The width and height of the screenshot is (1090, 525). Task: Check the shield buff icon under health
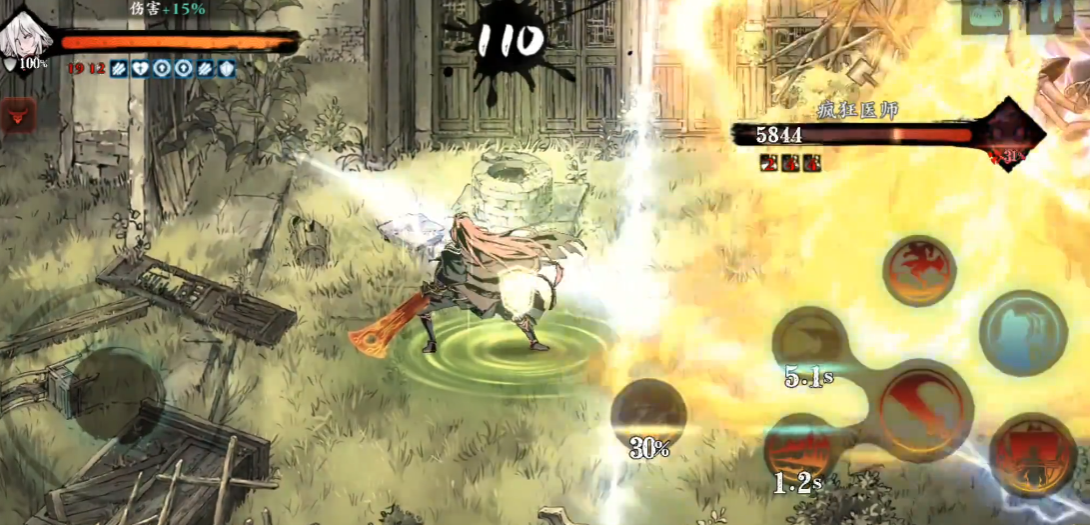click(227, 69)
